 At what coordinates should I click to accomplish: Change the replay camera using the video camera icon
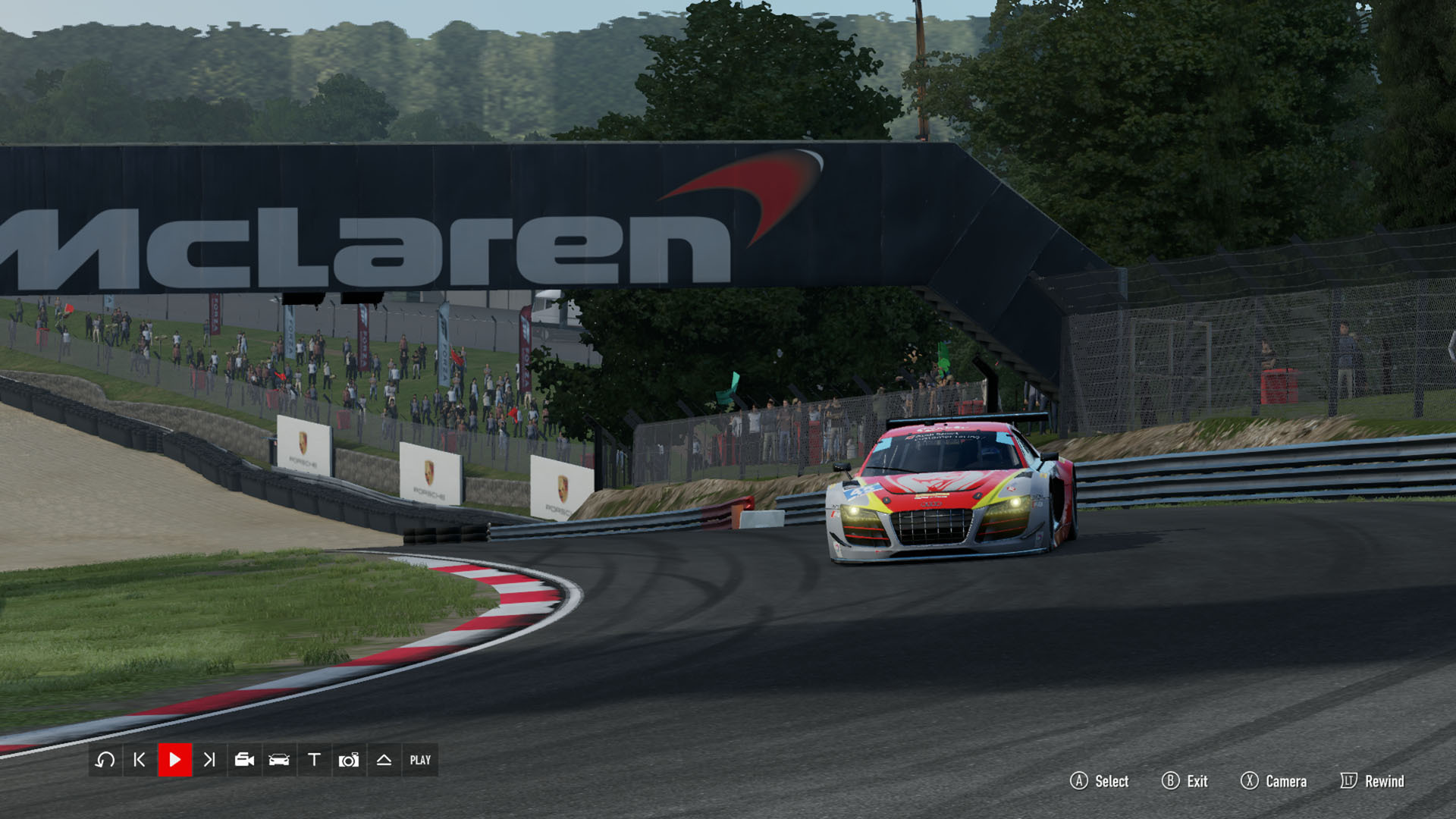[x=244, y=760]
